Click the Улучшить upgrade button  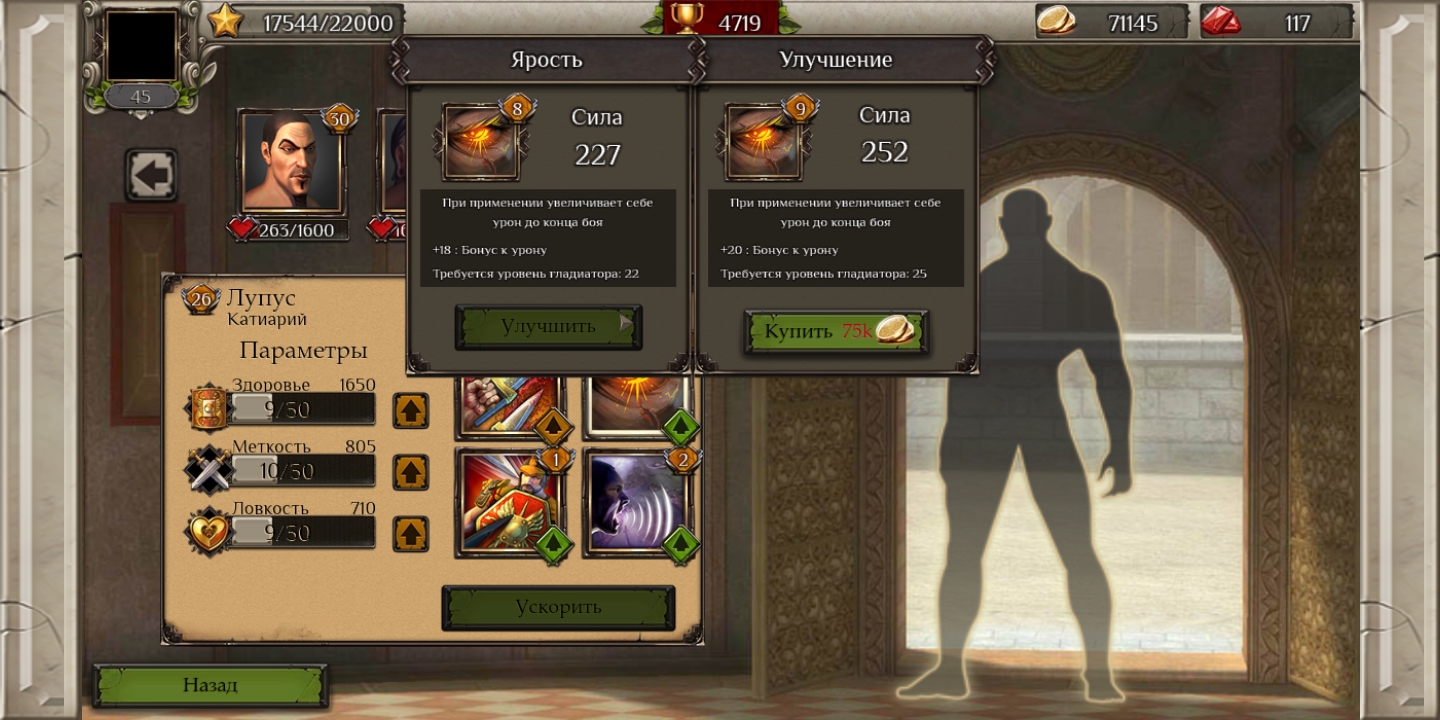pos(548,327)
